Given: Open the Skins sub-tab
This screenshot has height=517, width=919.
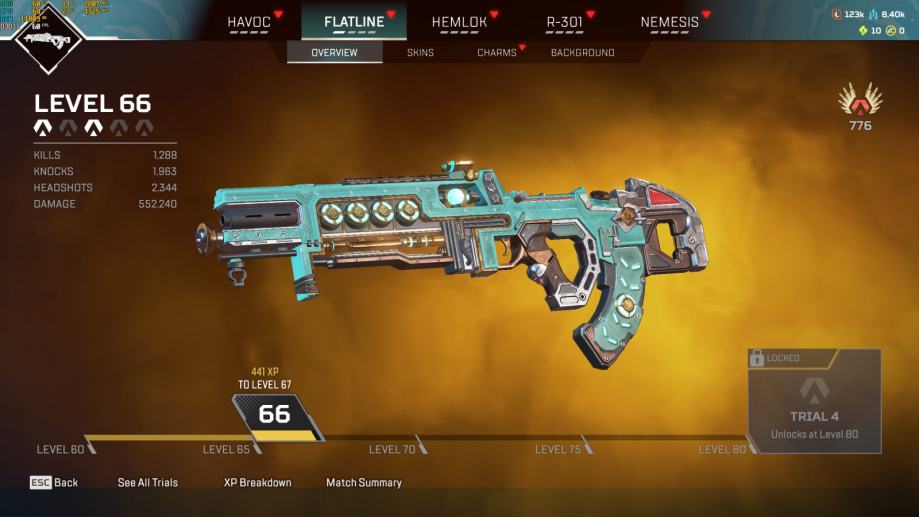Looking at the screenshot, I should tap(420, 52).
